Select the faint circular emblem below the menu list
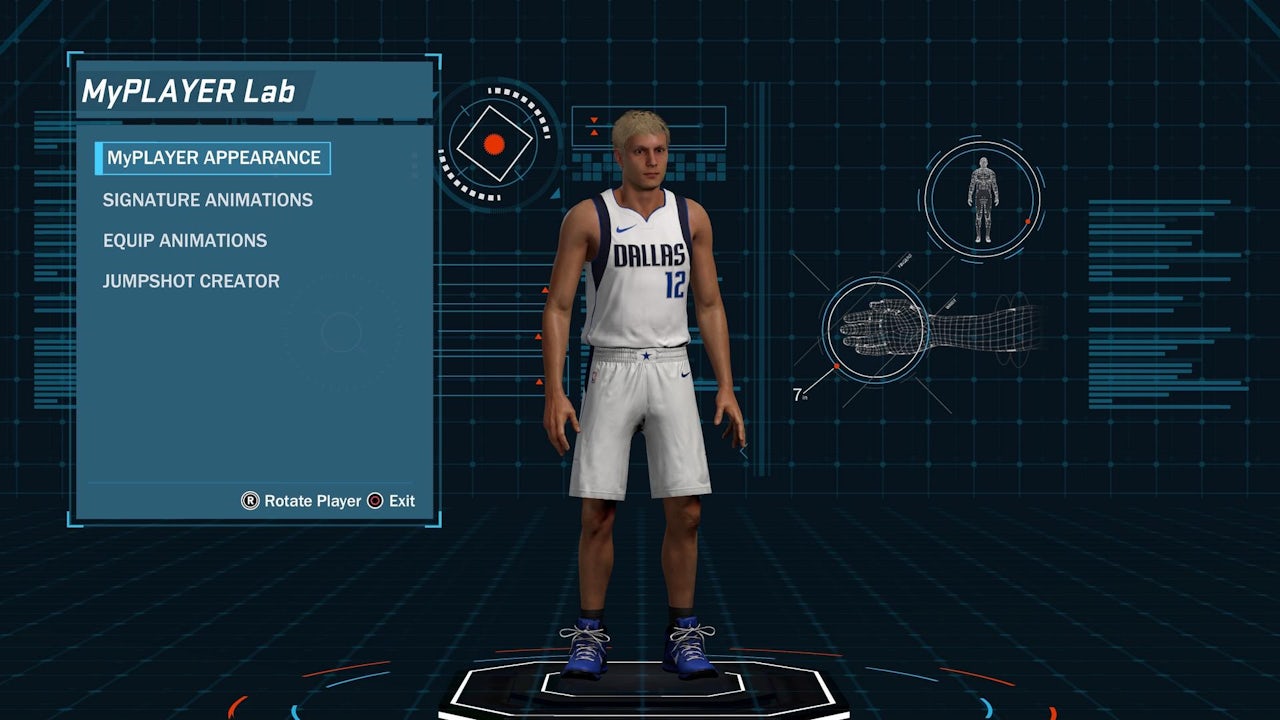This screenshot has height=720, width=1280. [x=340, y=333]
